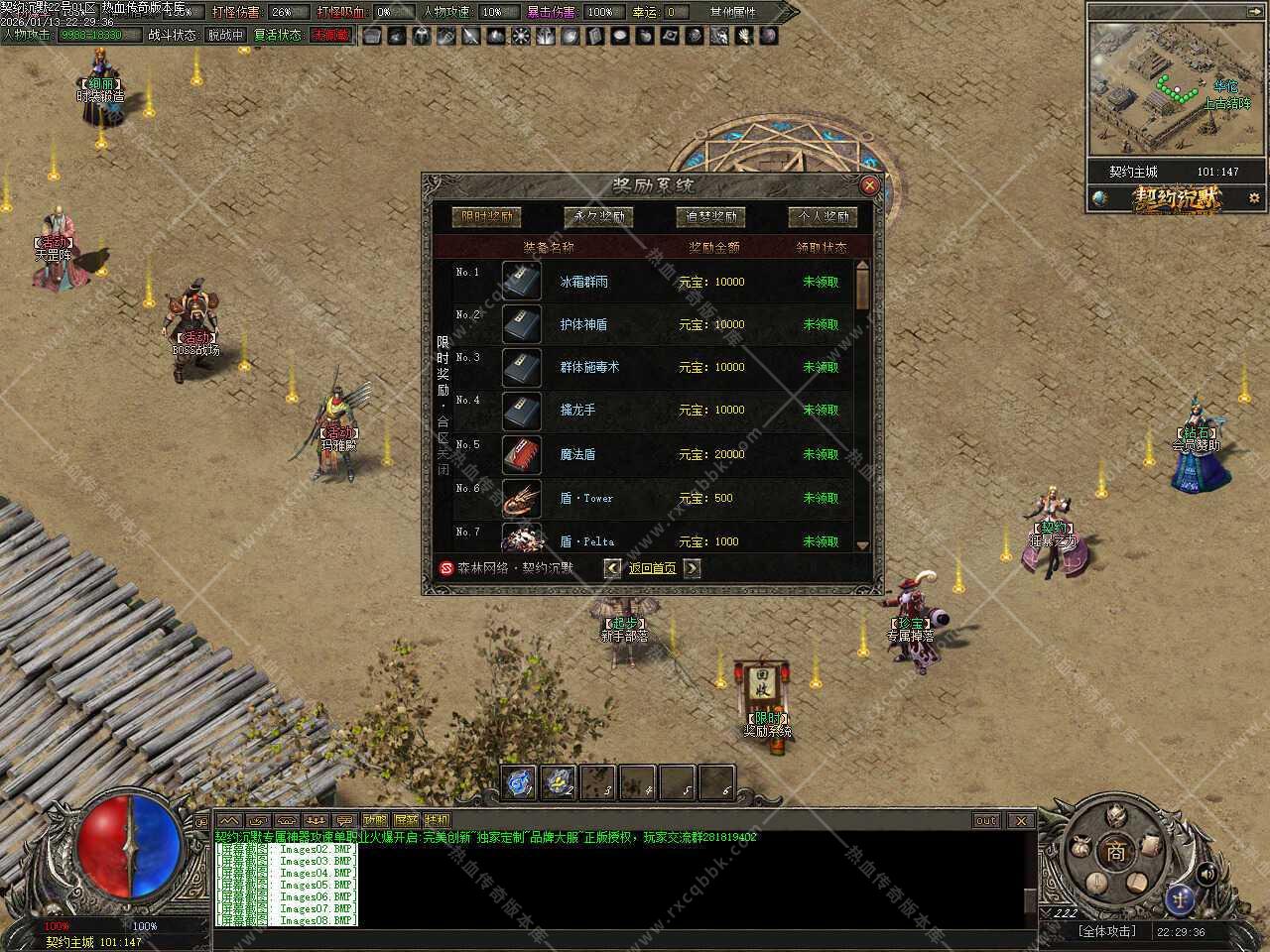The image size is (1270, 952).
Task: Open the 其他属性 attributes panel
Action: point(732,12)
